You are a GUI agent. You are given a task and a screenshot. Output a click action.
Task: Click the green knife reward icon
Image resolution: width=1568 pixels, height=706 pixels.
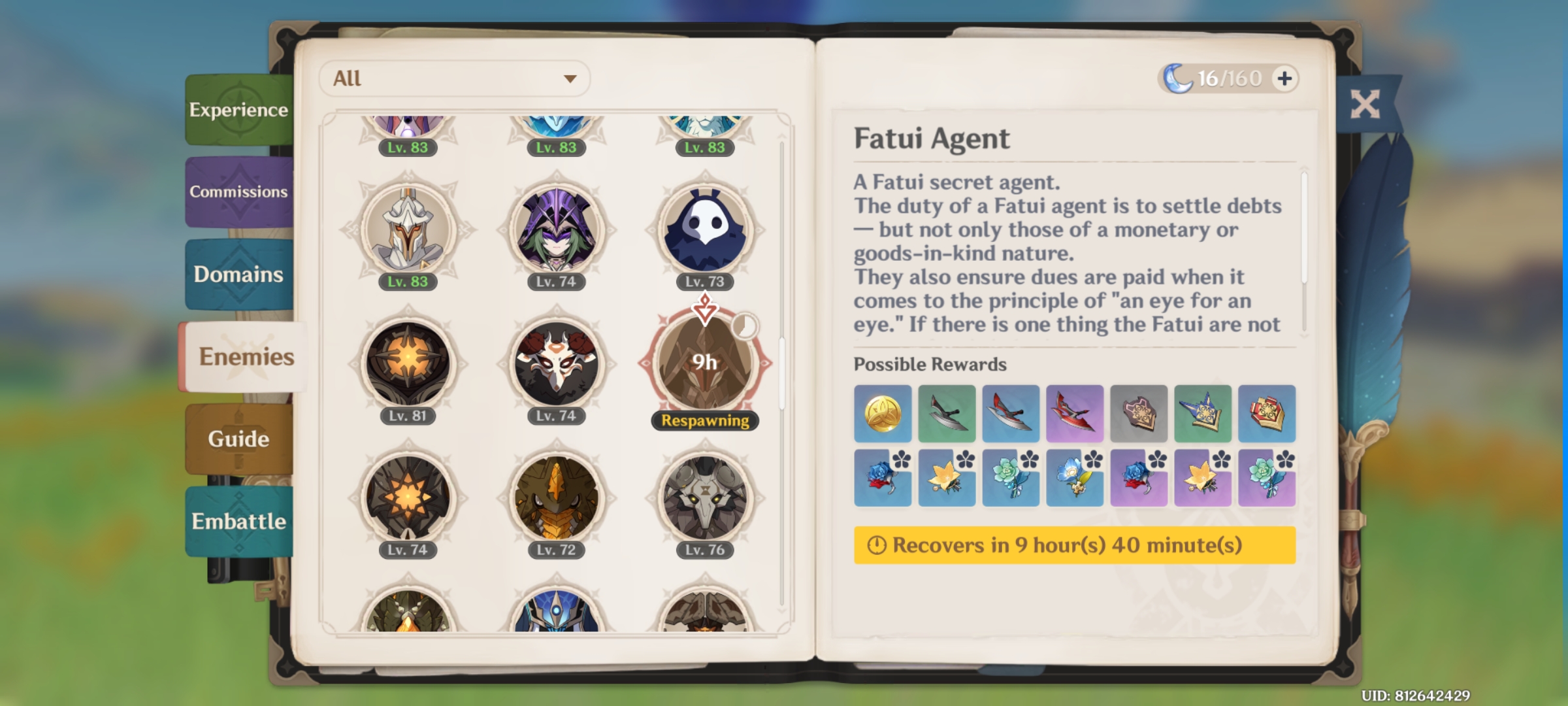tap(947, 413)
